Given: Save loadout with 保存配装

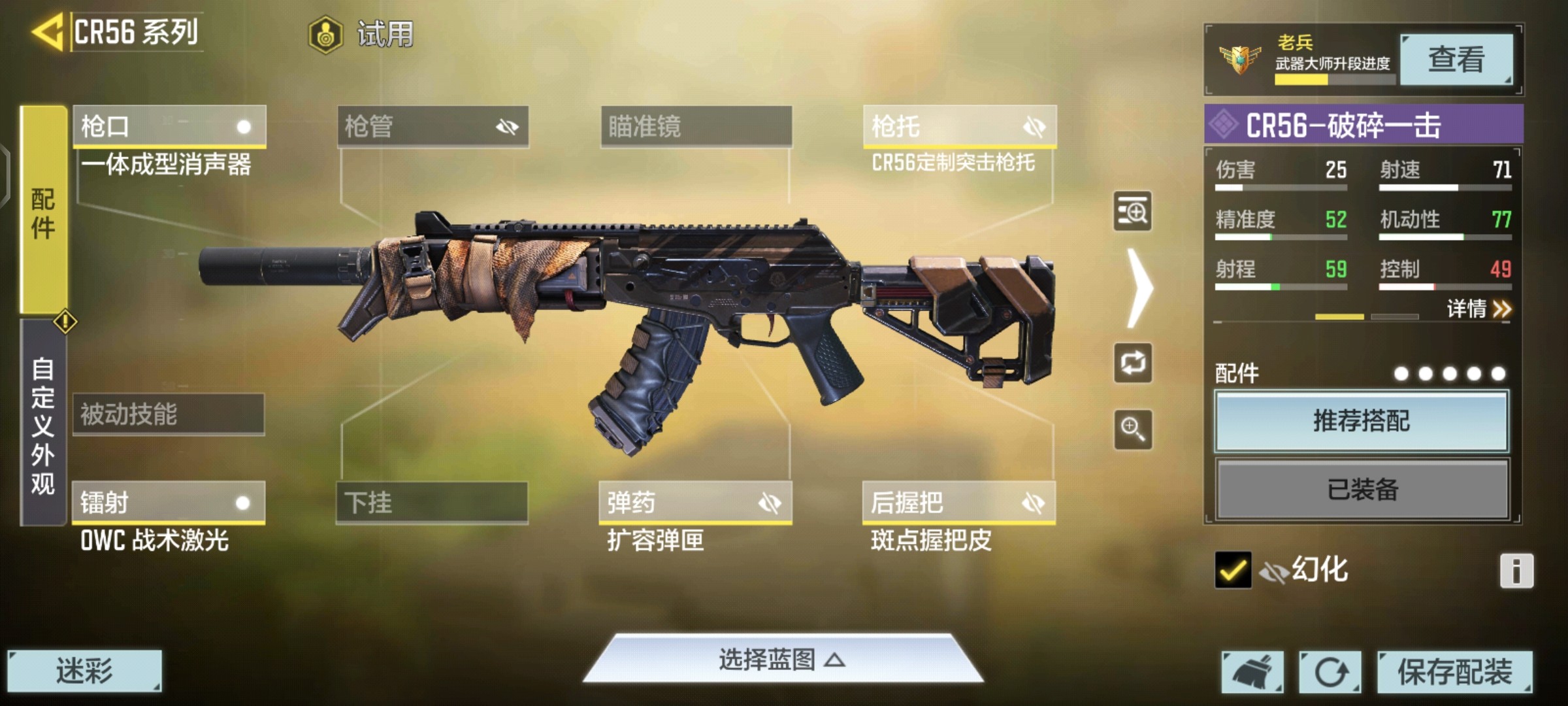Looking at the screenshot, I should coord(1454,671).
